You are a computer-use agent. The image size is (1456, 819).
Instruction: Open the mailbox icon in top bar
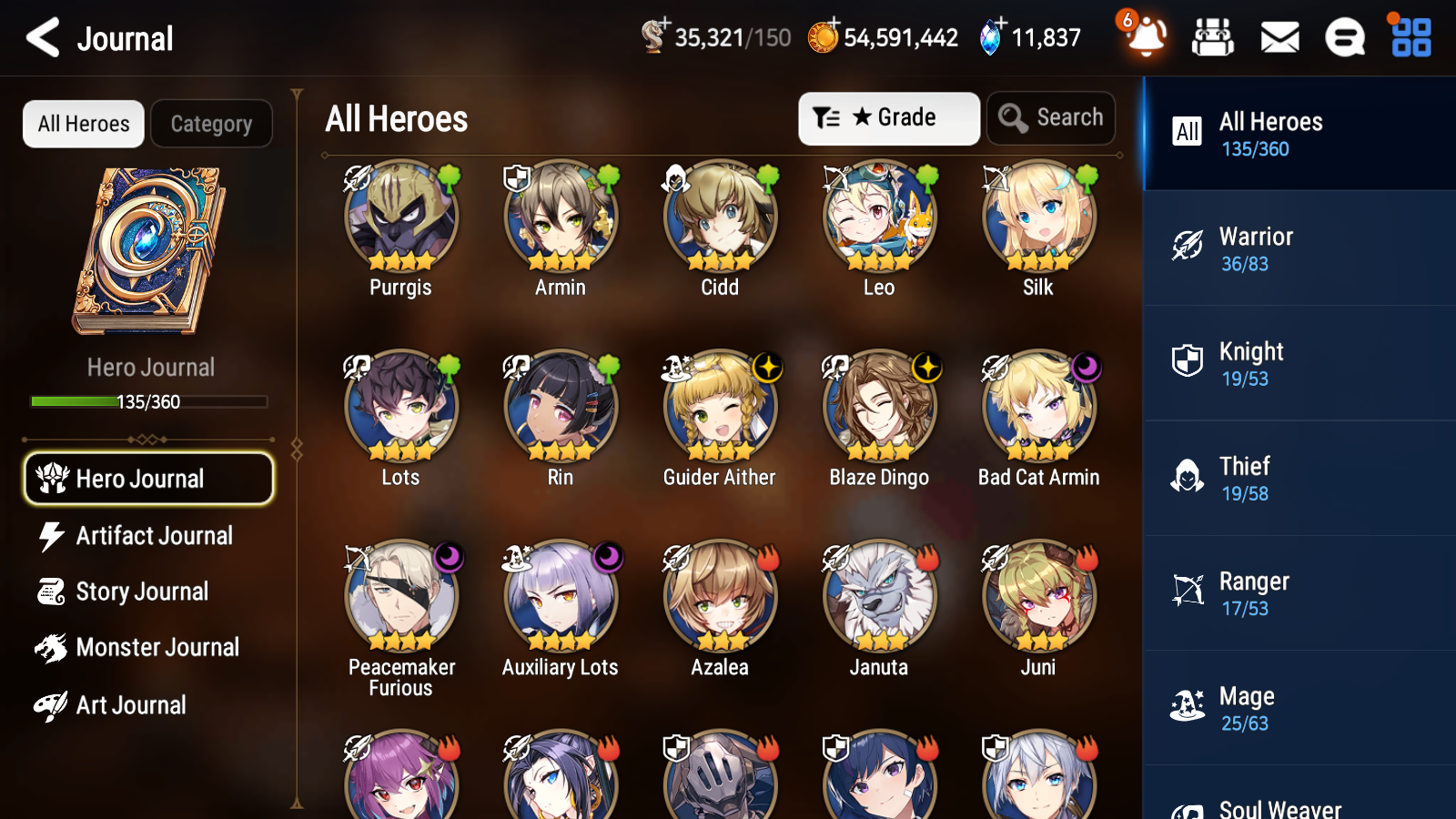(x=1279, y=37)
